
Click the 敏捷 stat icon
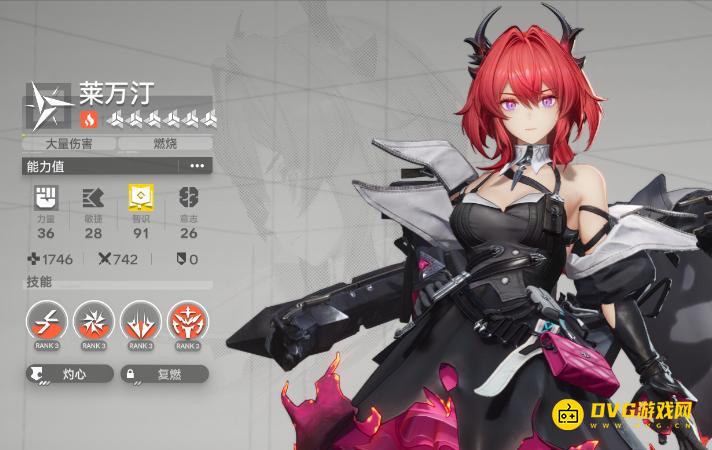93,195
